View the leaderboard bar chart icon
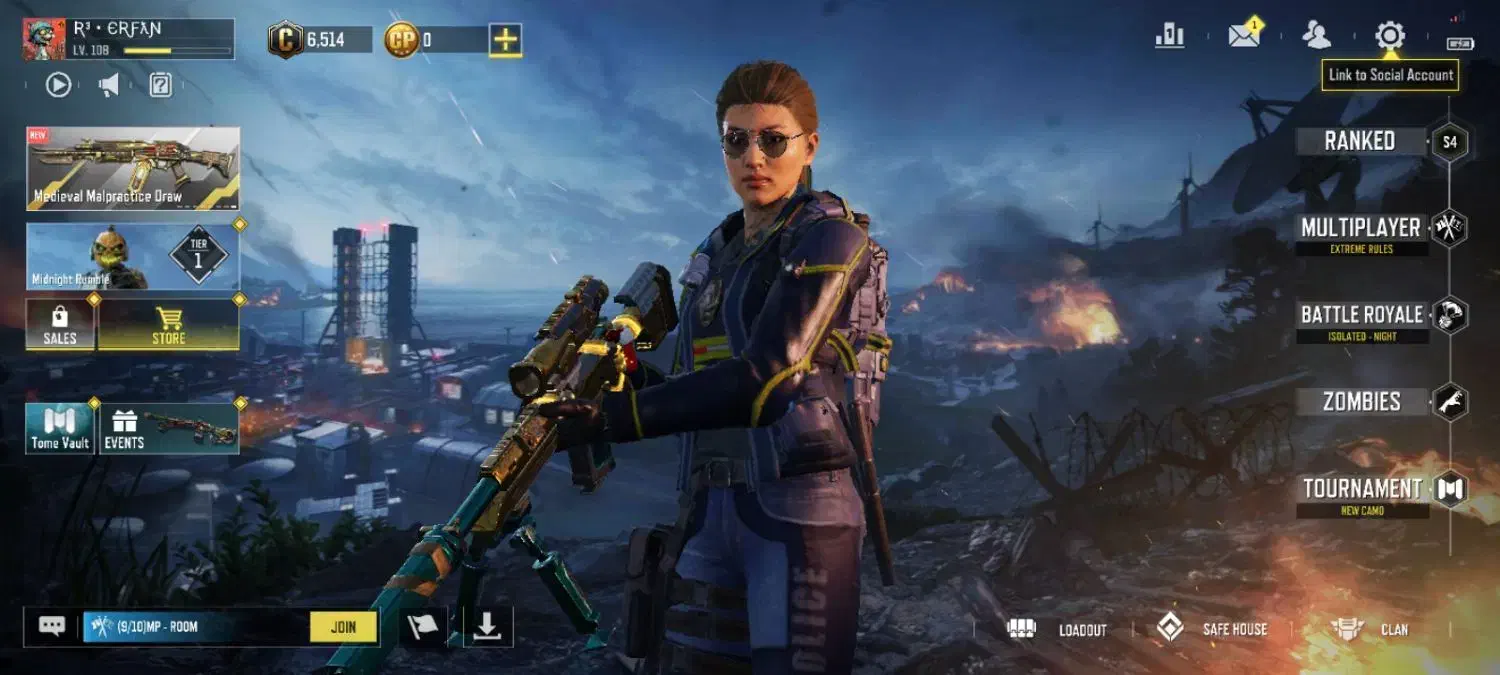This screenshot has width=1500, height=675. 1169,37
